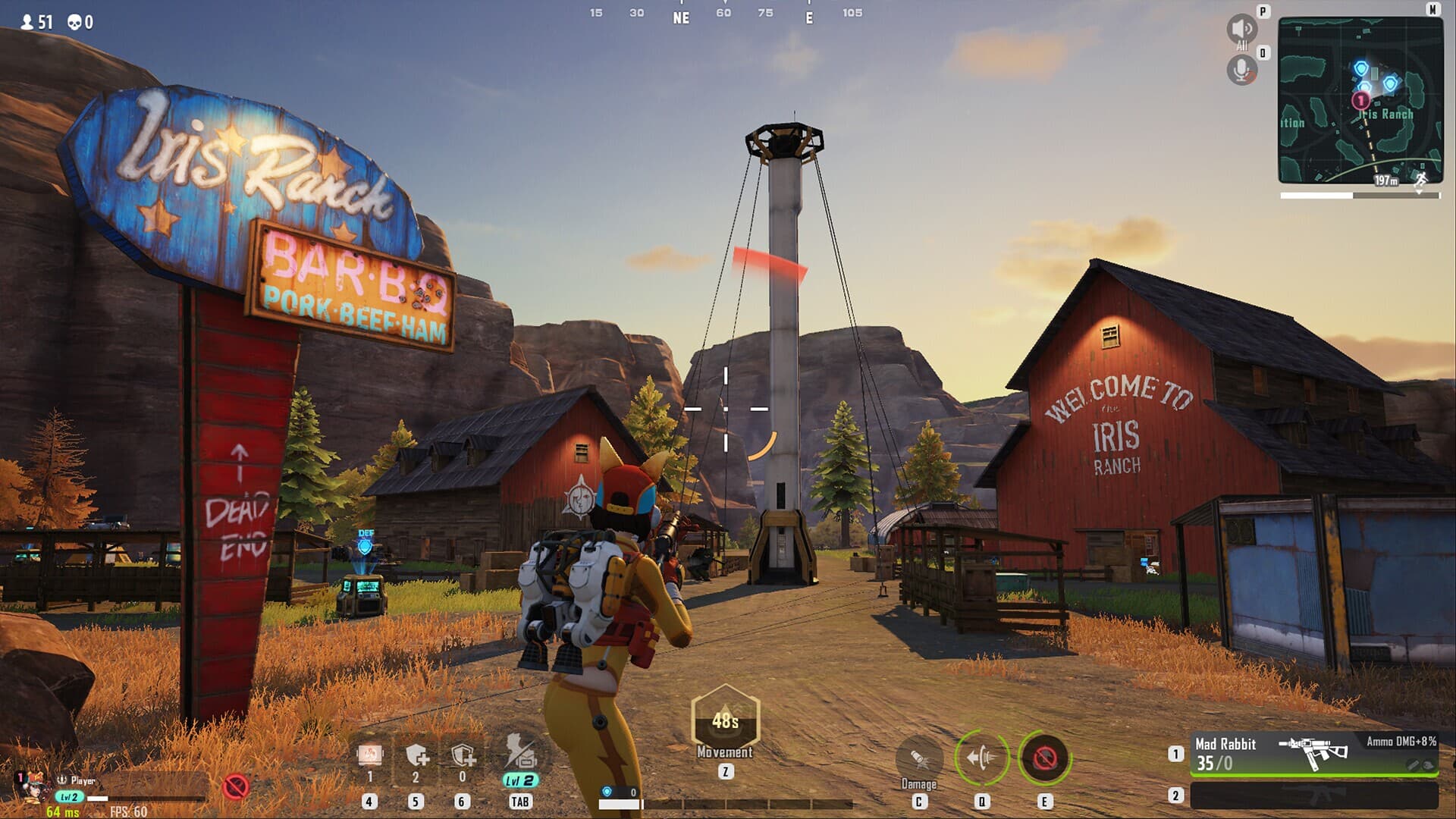Select the Mad Rabbit weapon slot

click(1313, 754)
